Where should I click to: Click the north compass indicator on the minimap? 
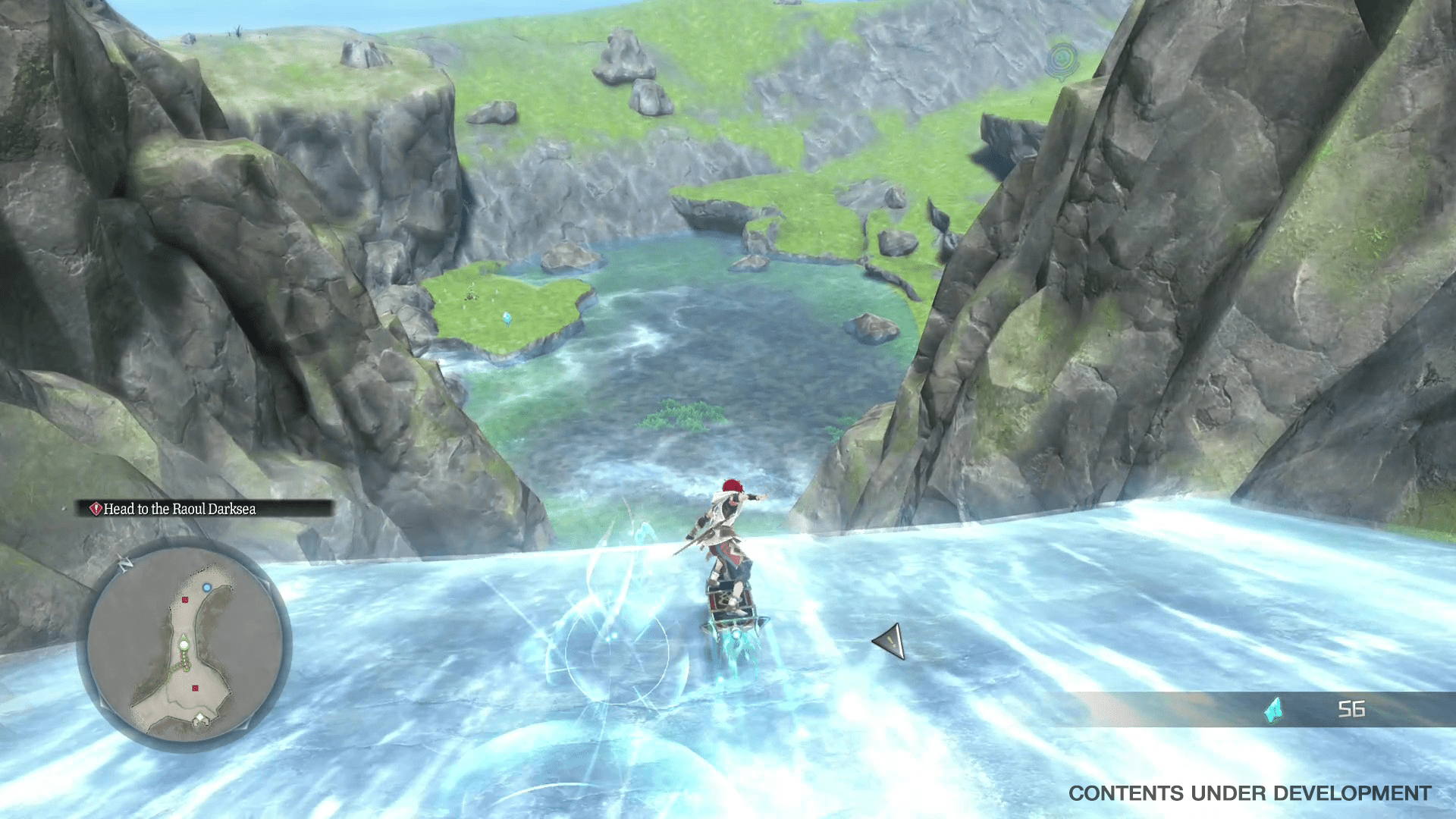(126, 563)
